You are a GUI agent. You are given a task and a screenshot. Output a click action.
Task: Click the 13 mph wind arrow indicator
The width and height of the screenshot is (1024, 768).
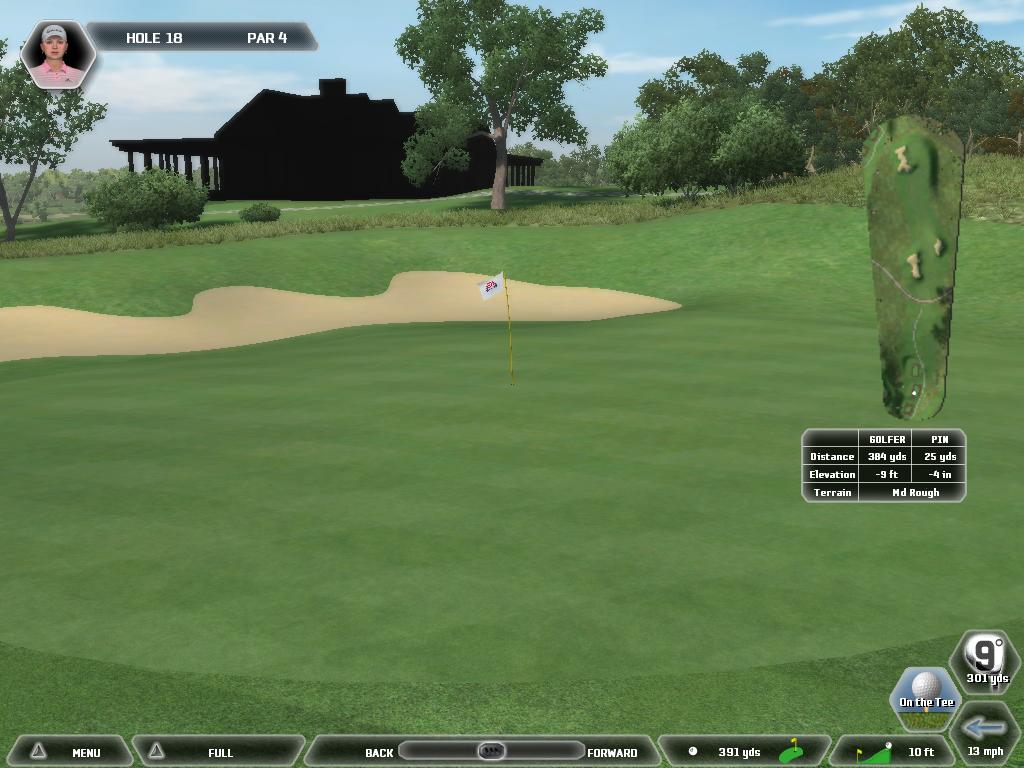pyautogui.click(x=985, y=732)
